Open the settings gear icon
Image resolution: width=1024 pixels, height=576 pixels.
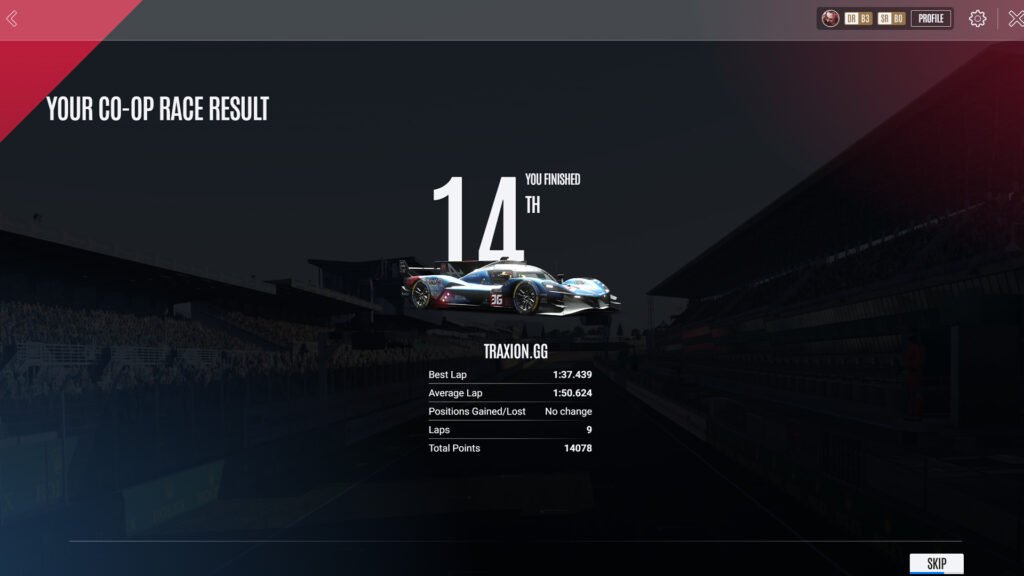[x=977, y=18]
